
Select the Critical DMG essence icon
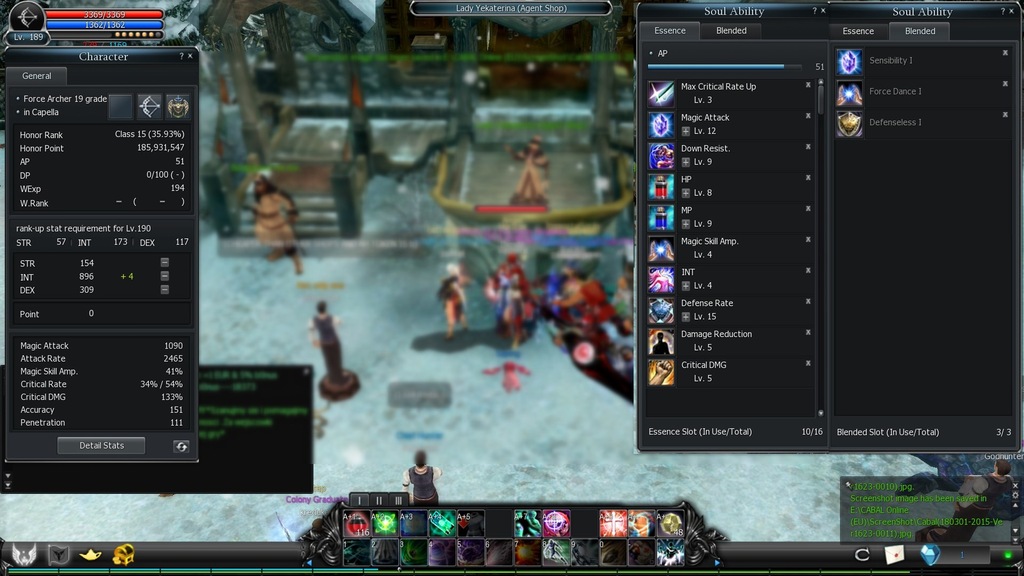pos(661,372)
